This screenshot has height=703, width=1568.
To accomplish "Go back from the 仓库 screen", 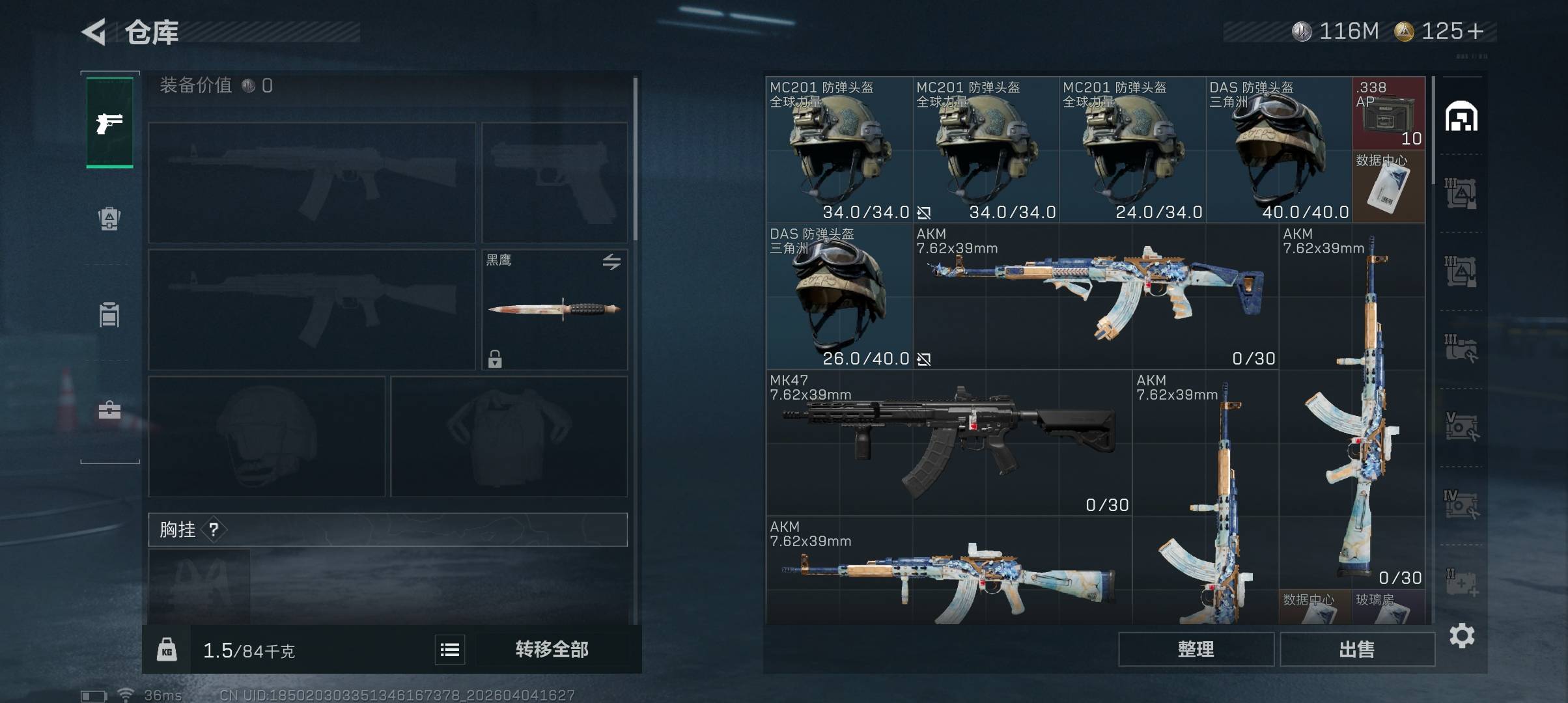I will pyautogui.click(x=94, y=32).
